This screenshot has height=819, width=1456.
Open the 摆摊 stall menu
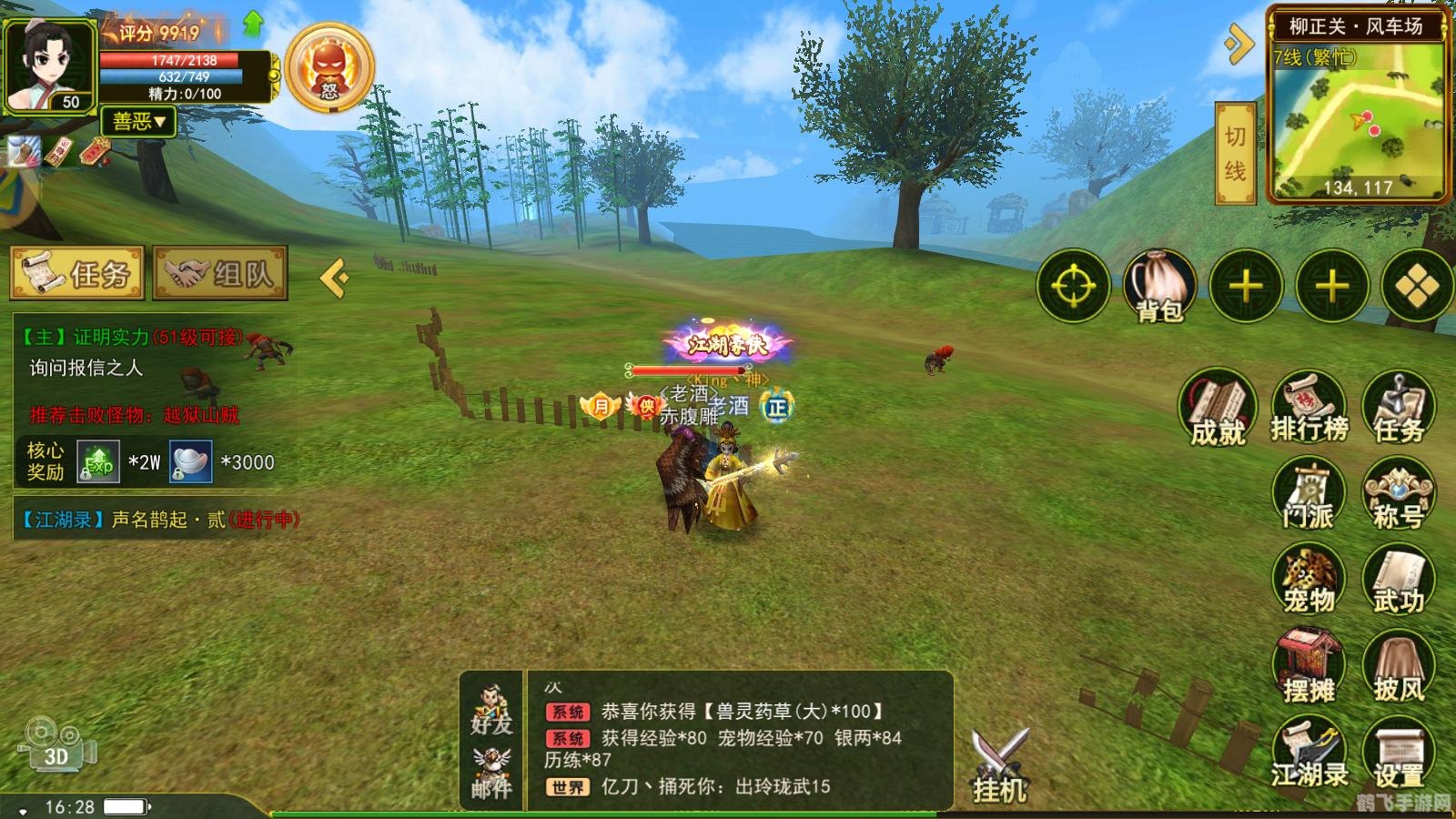coord(1309,667)
